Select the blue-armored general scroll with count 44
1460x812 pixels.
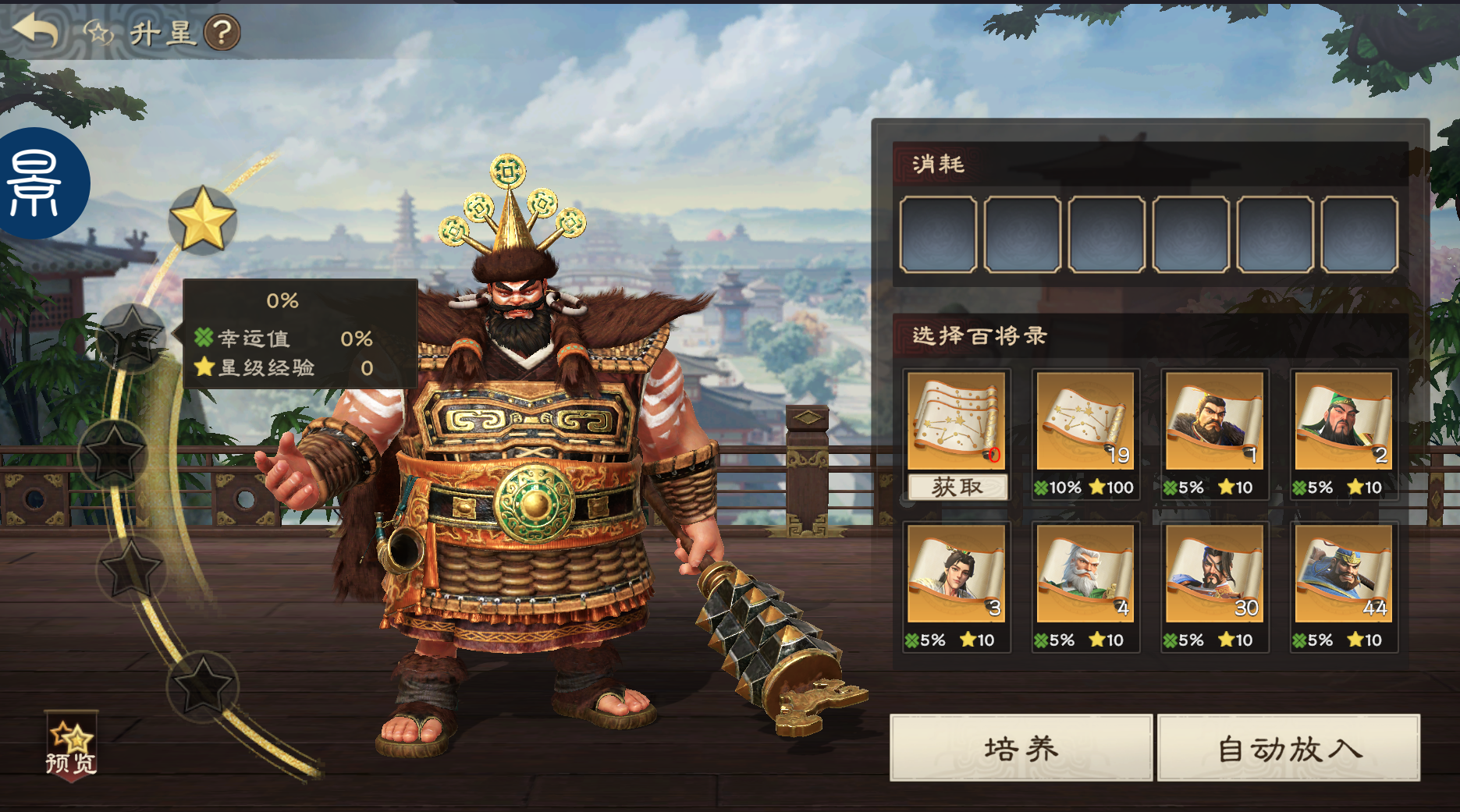[1344, 575]
